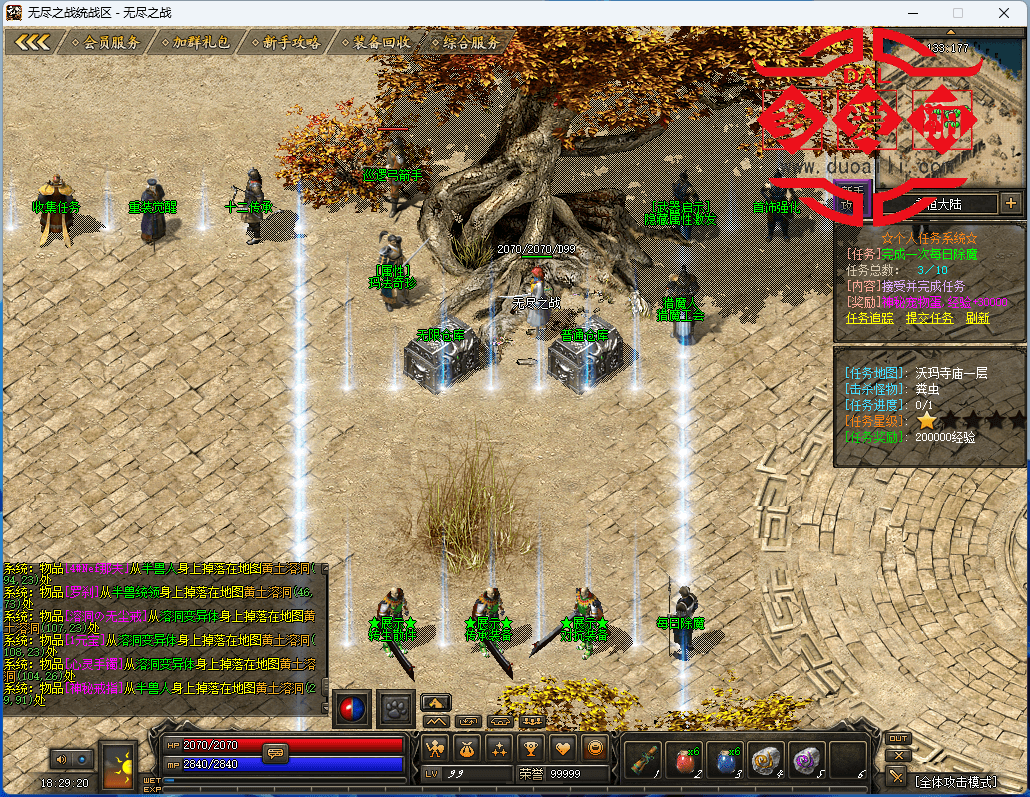Screen dimensions: 1030x797
Task: Click the 刷新 refresh link
Action: pyautogui.click(x=977, y=318)
